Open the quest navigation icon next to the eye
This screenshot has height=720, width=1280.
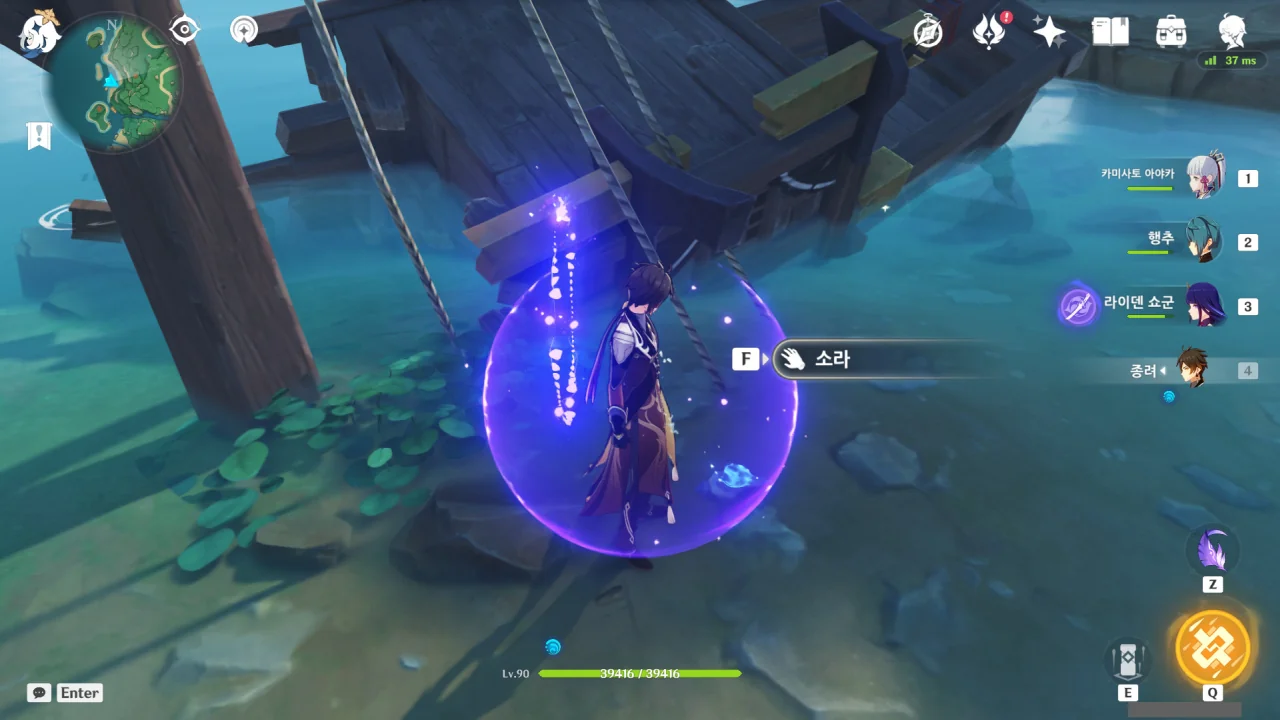point(243,30)
